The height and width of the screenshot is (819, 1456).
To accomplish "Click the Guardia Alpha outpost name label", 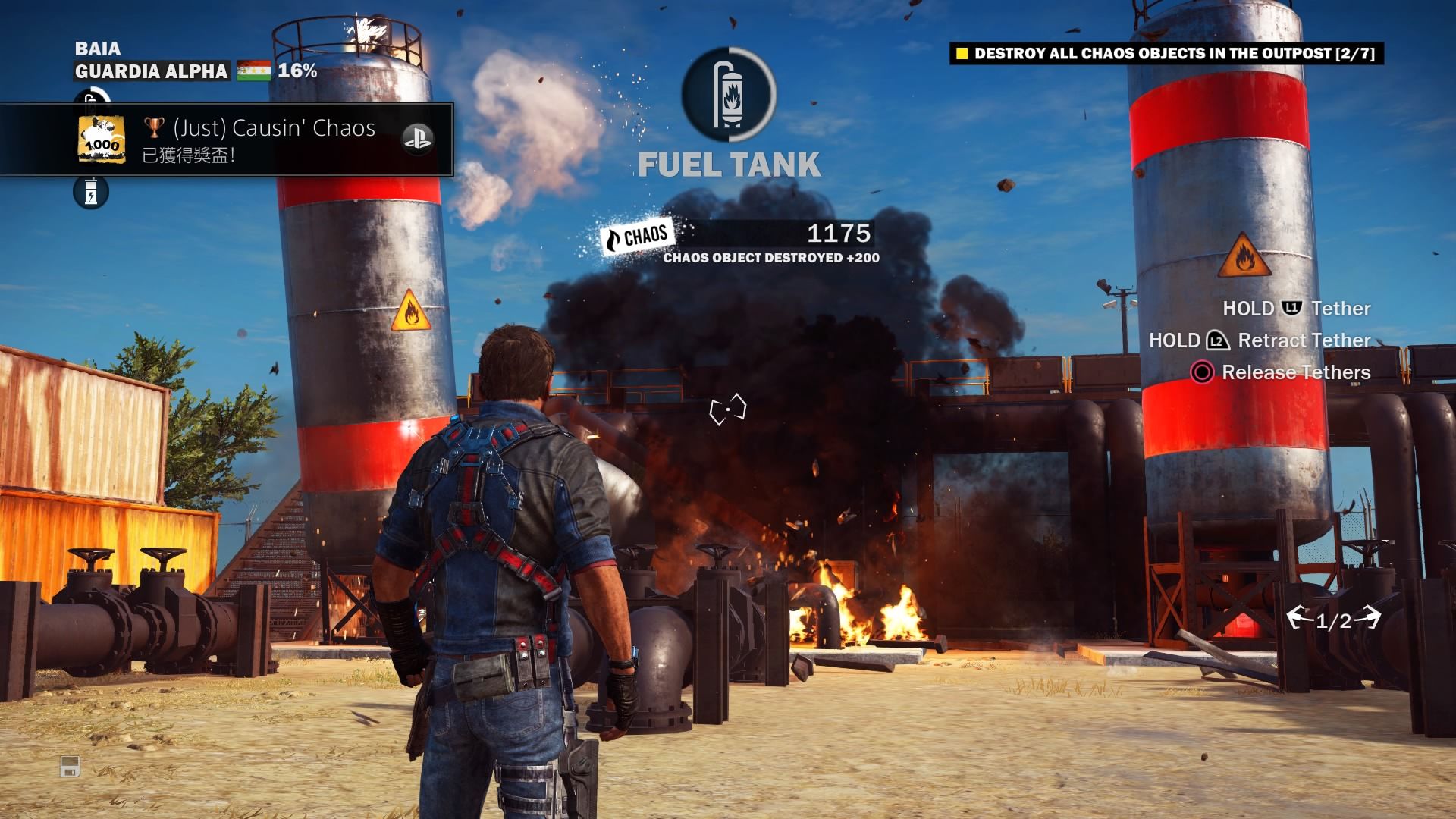I will coord(151,71).
